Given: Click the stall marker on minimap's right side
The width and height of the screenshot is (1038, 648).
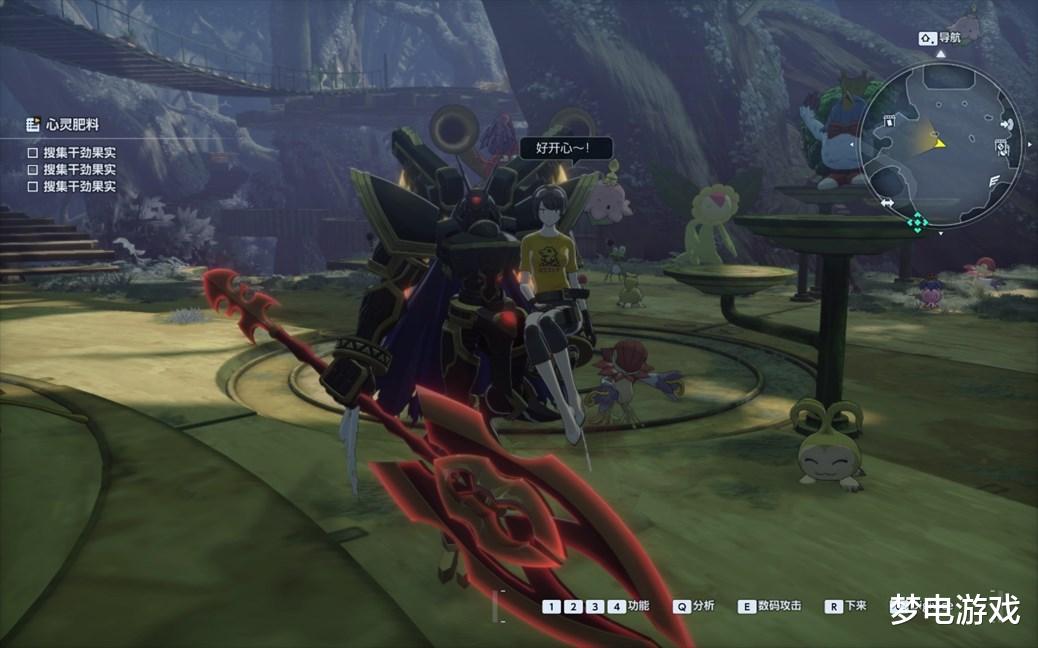Looking at the screenshot, I should [x=1003, y=148].
